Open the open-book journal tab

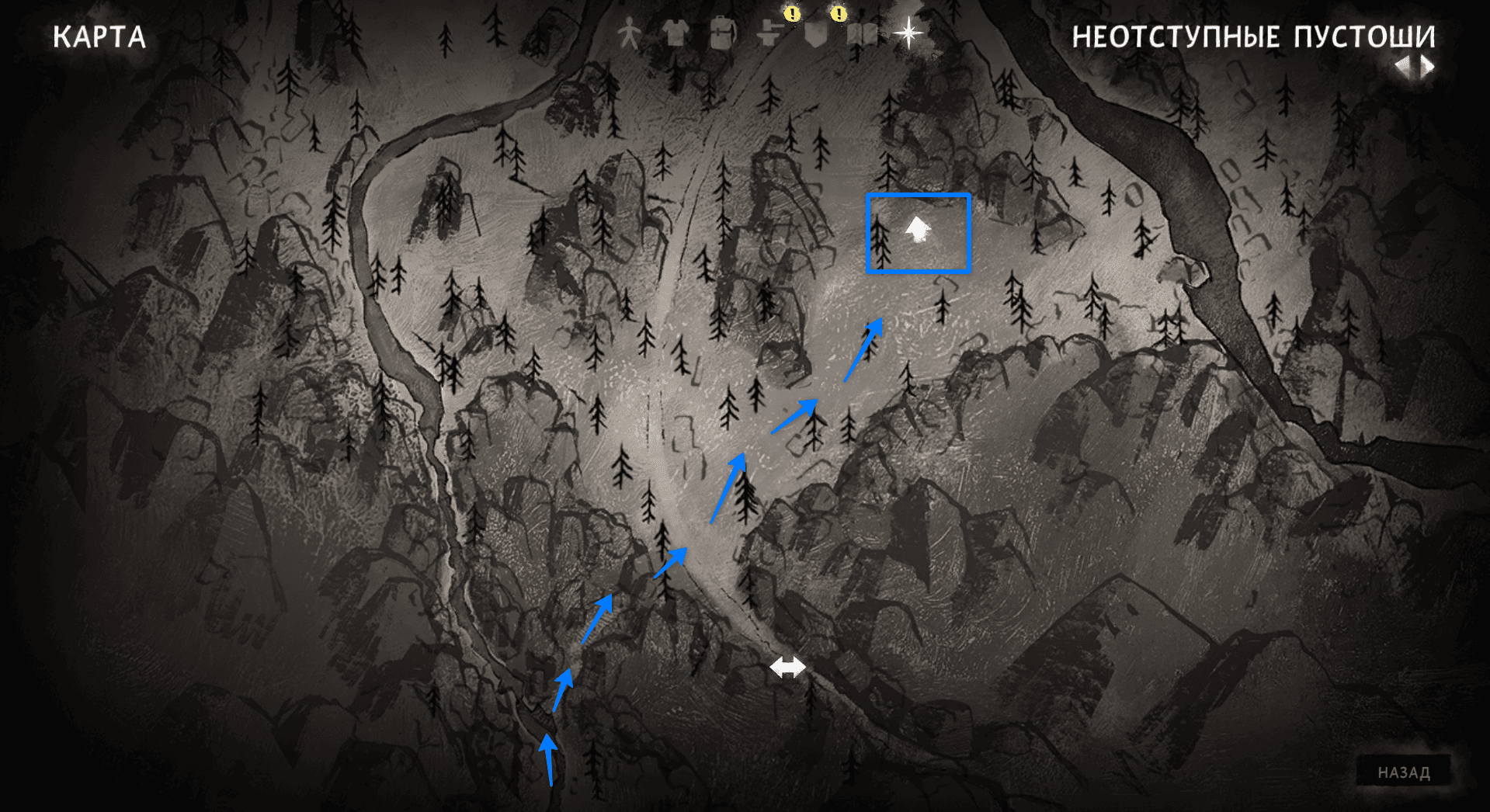pos(862,35)
